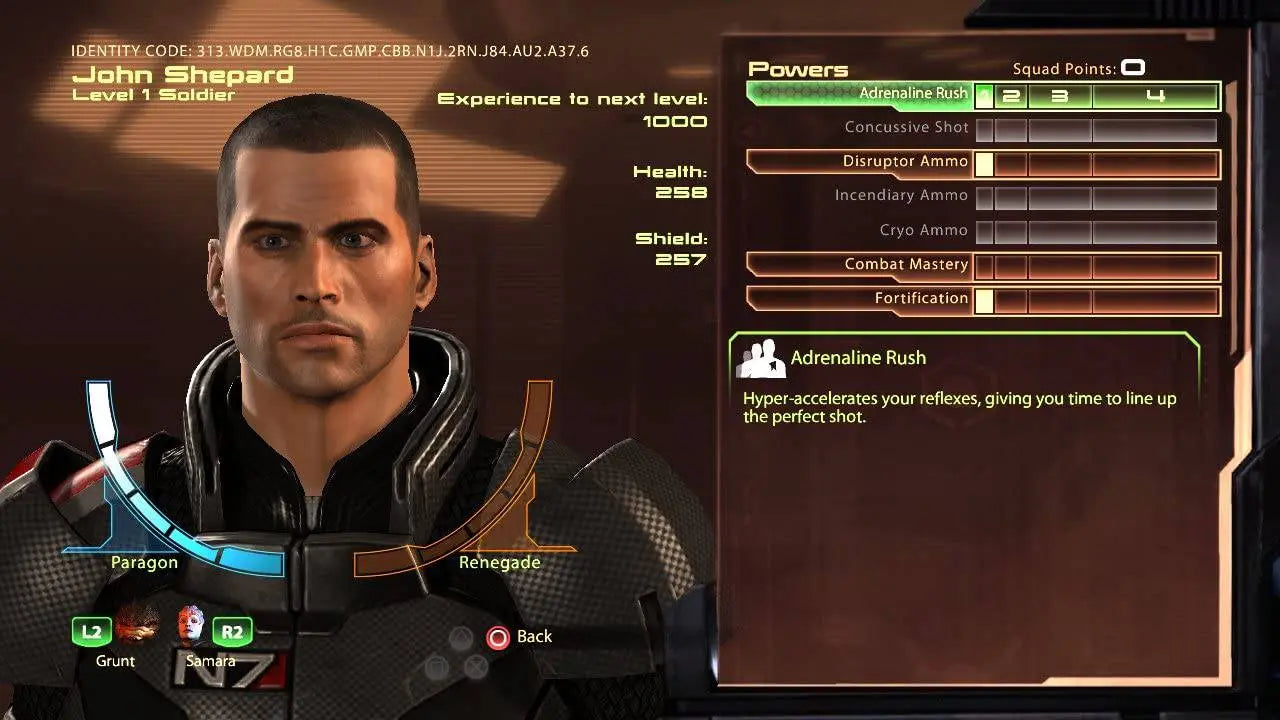The height and width of the screenshot is (720, 1280).
Task: Select rank 2 of Adrenaline Rush
Action: (x=1012, y=96)
